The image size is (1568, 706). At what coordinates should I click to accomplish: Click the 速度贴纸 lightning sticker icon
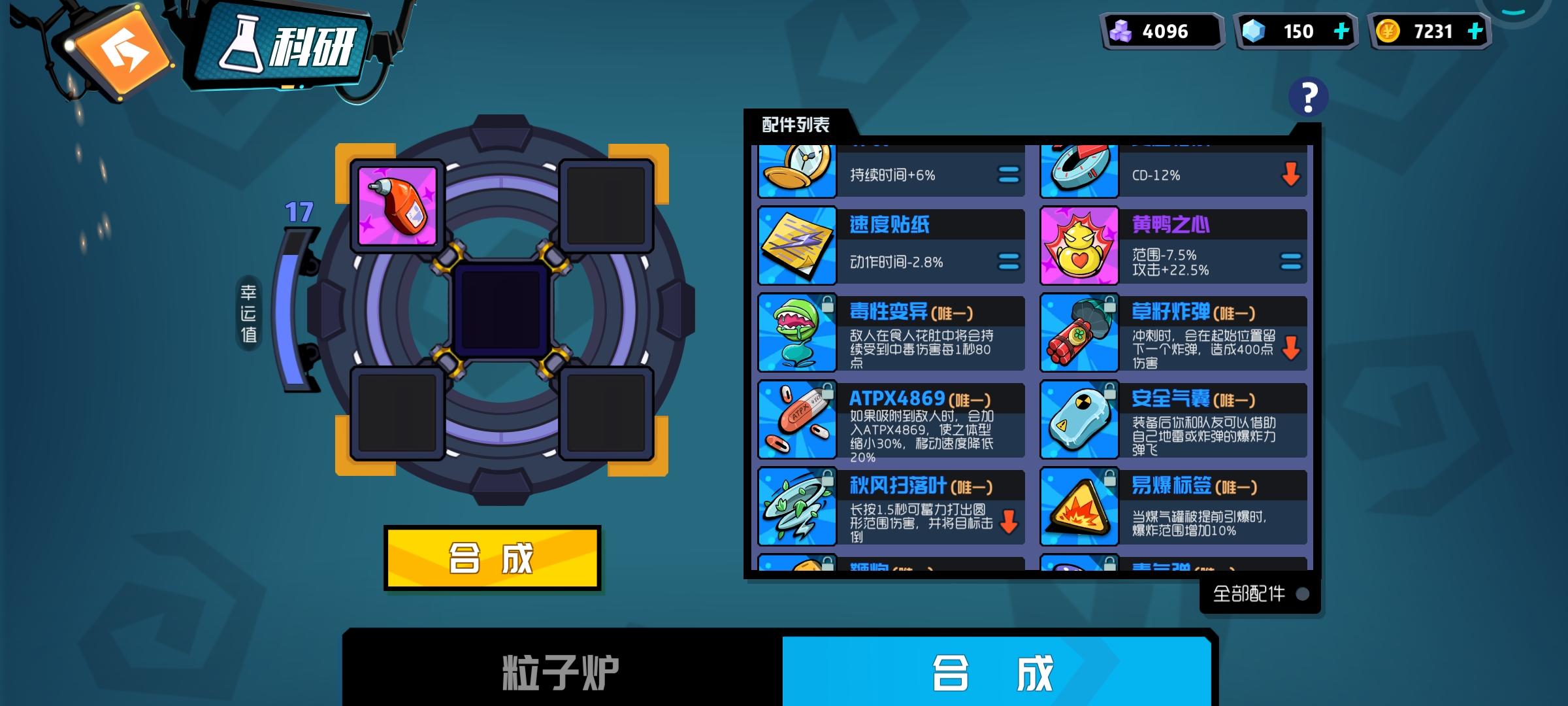tap(796, 245)
